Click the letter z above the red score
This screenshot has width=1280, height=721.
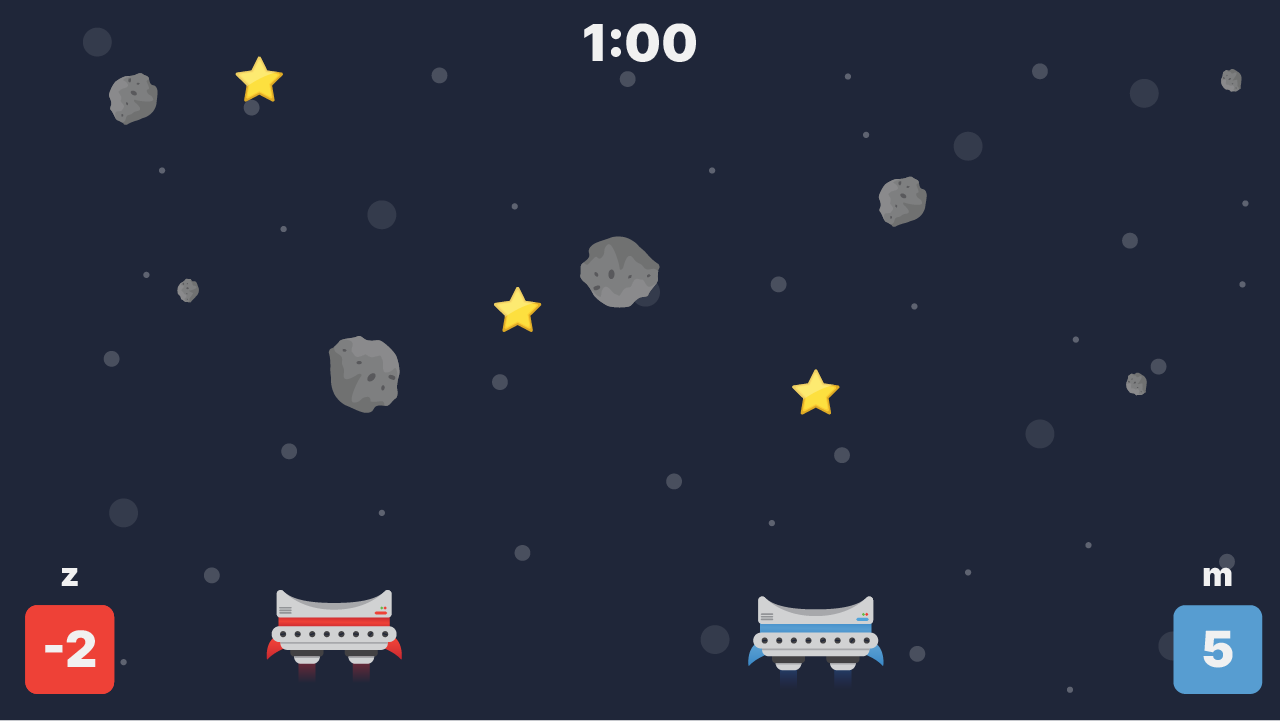click(69, 576)
